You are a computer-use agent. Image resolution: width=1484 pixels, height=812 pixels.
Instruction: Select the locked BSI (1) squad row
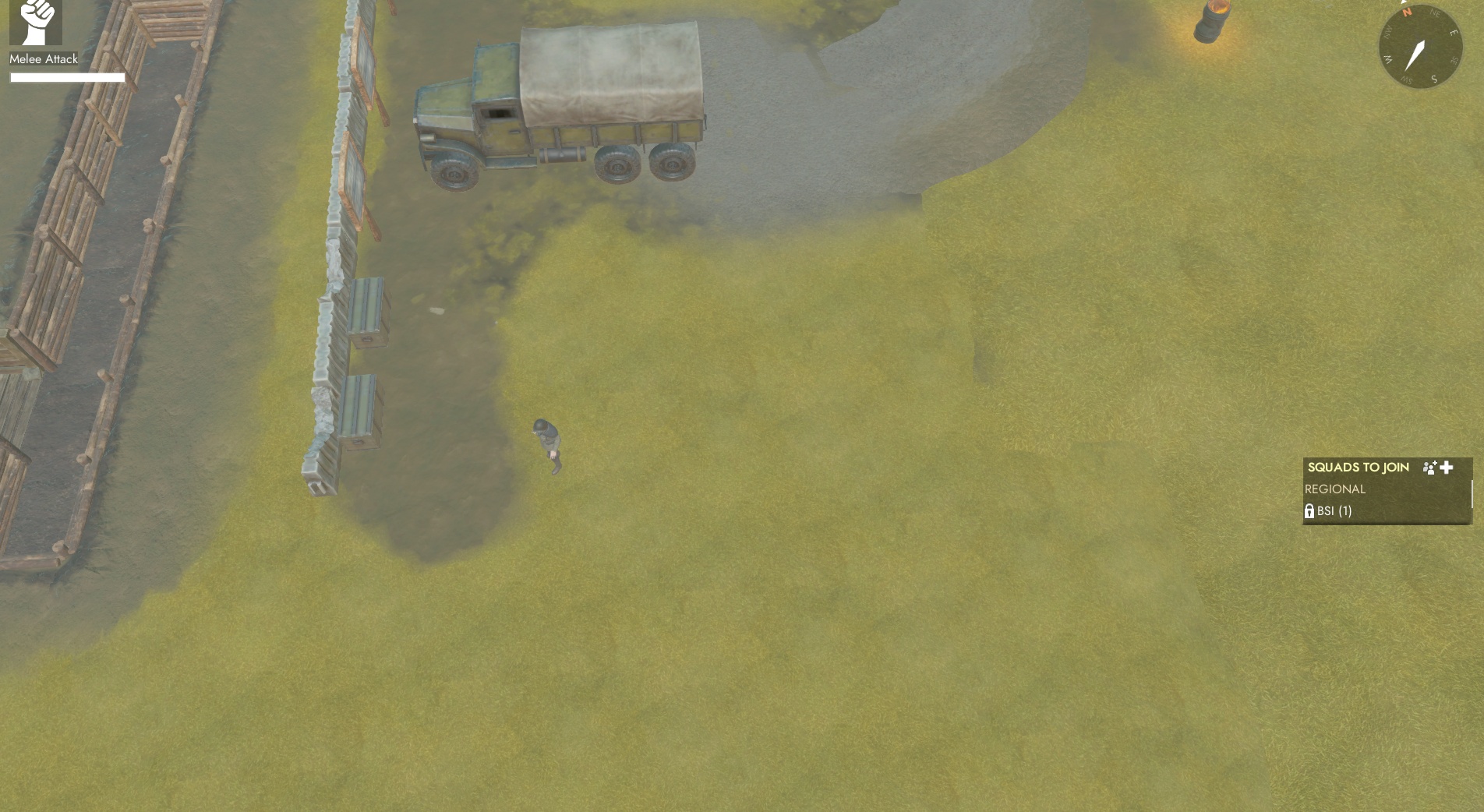click(x=1334, y=511)
